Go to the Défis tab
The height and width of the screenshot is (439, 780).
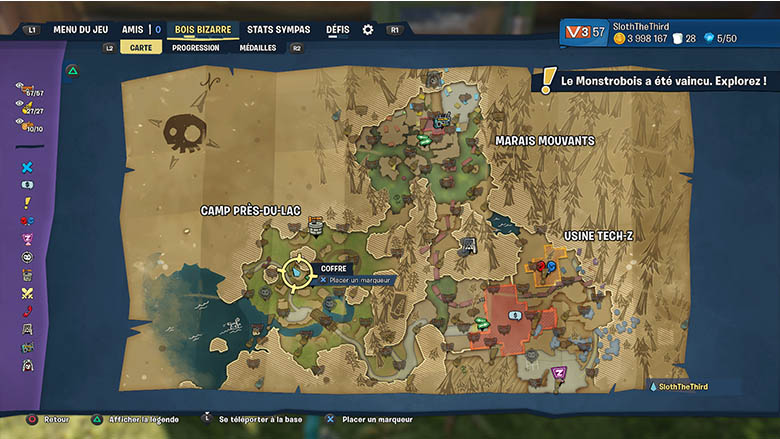pyautogui.click(x=338, y=30)
